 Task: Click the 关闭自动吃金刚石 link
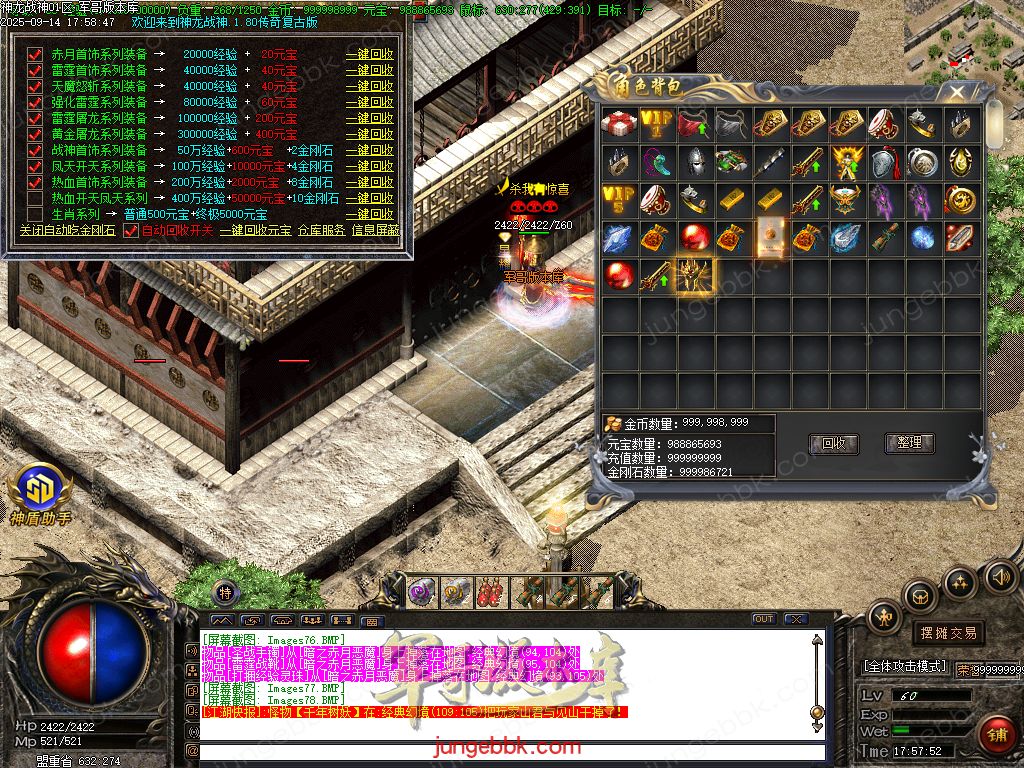67,230
